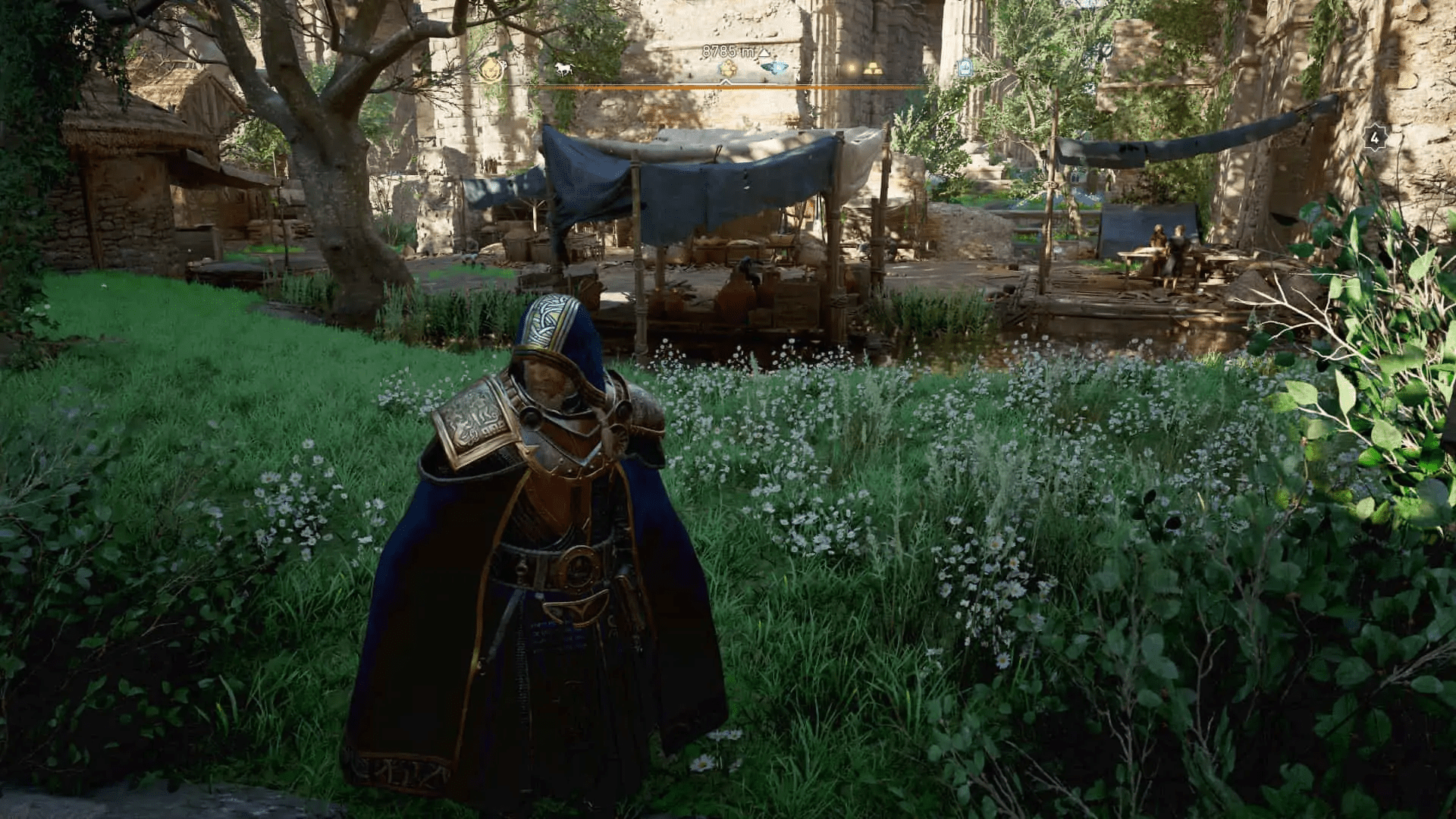Click the golden crest emblem at the compass's left end

(490, 70)
